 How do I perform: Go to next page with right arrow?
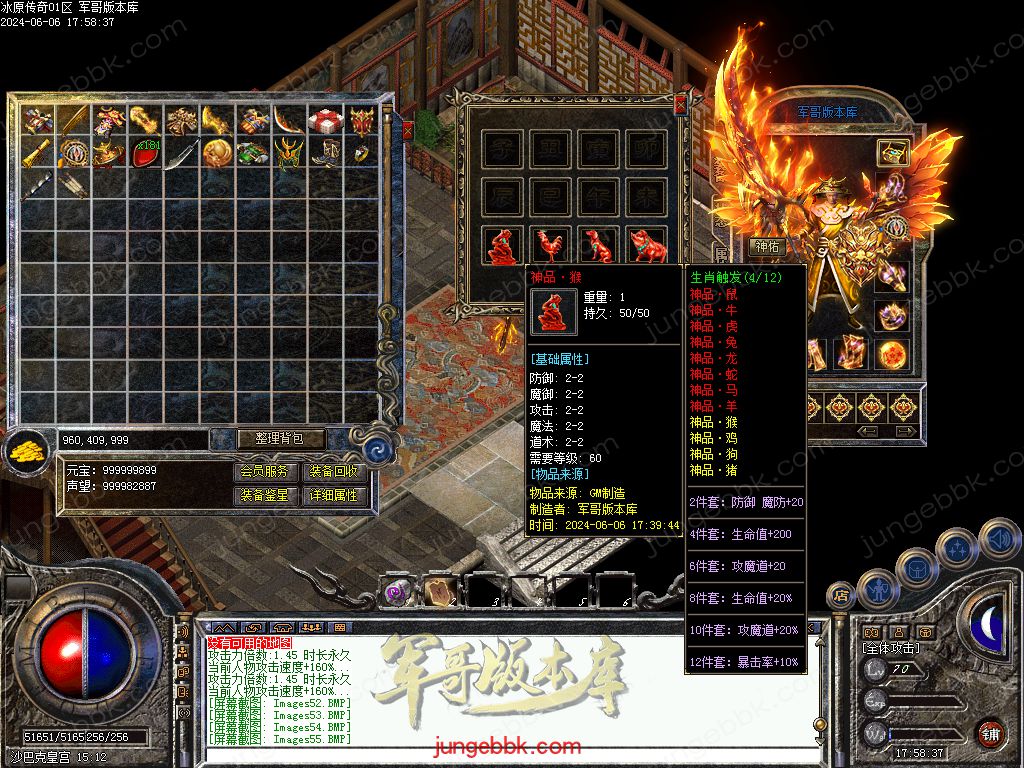click(905, 431)
